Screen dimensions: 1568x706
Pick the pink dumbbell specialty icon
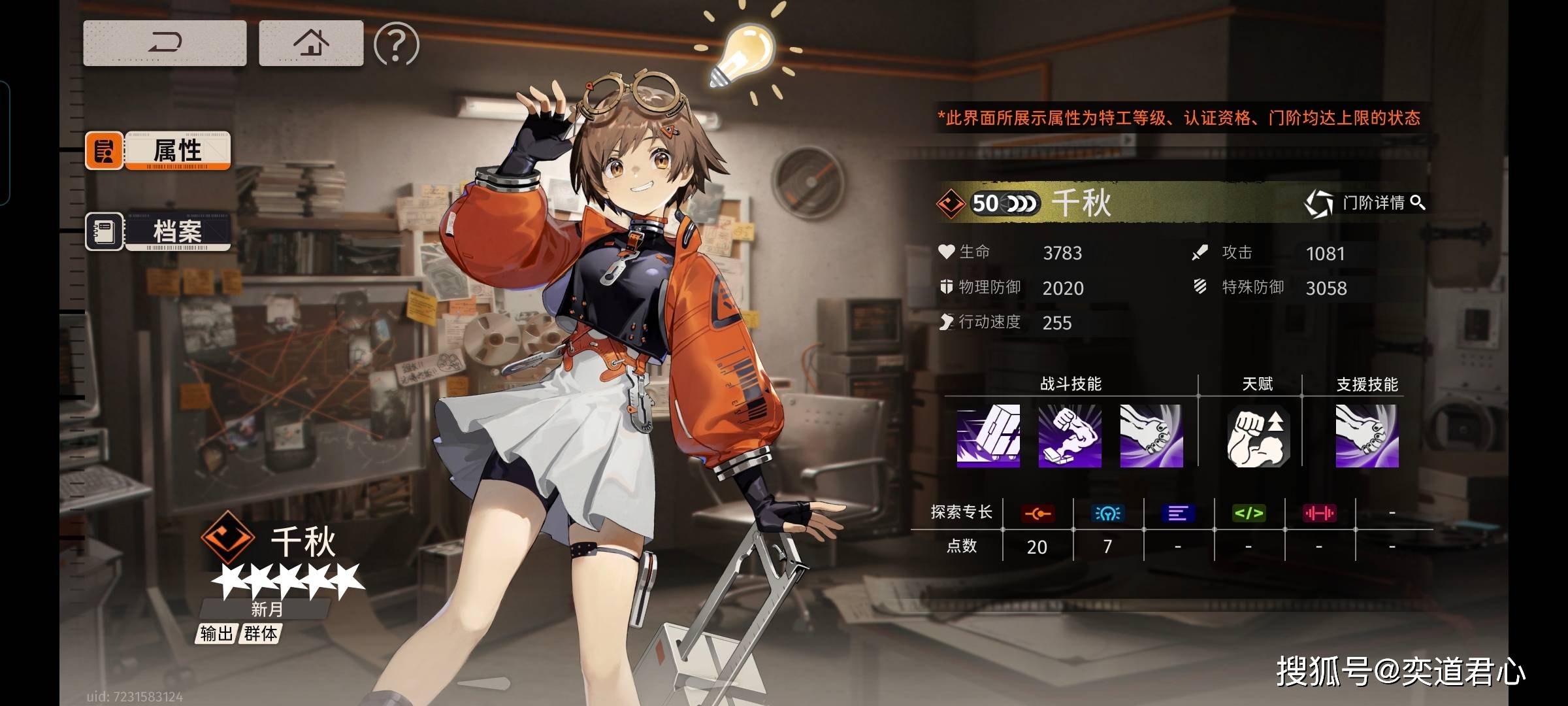pyautogui.click(x=1319, y=514)
